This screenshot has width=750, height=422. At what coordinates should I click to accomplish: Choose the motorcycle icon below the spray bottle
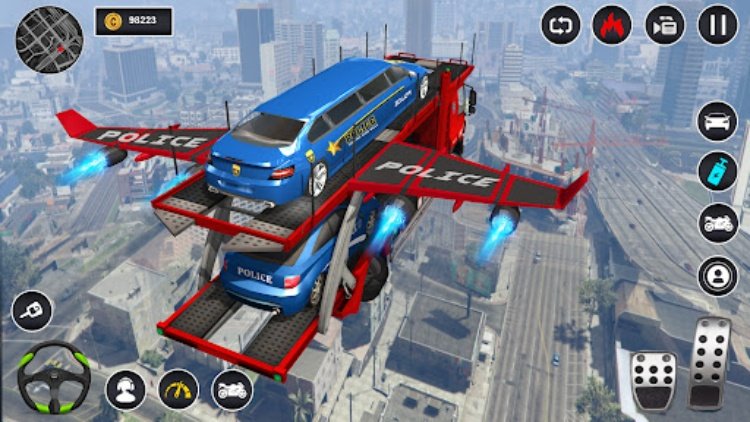(717, 223)
